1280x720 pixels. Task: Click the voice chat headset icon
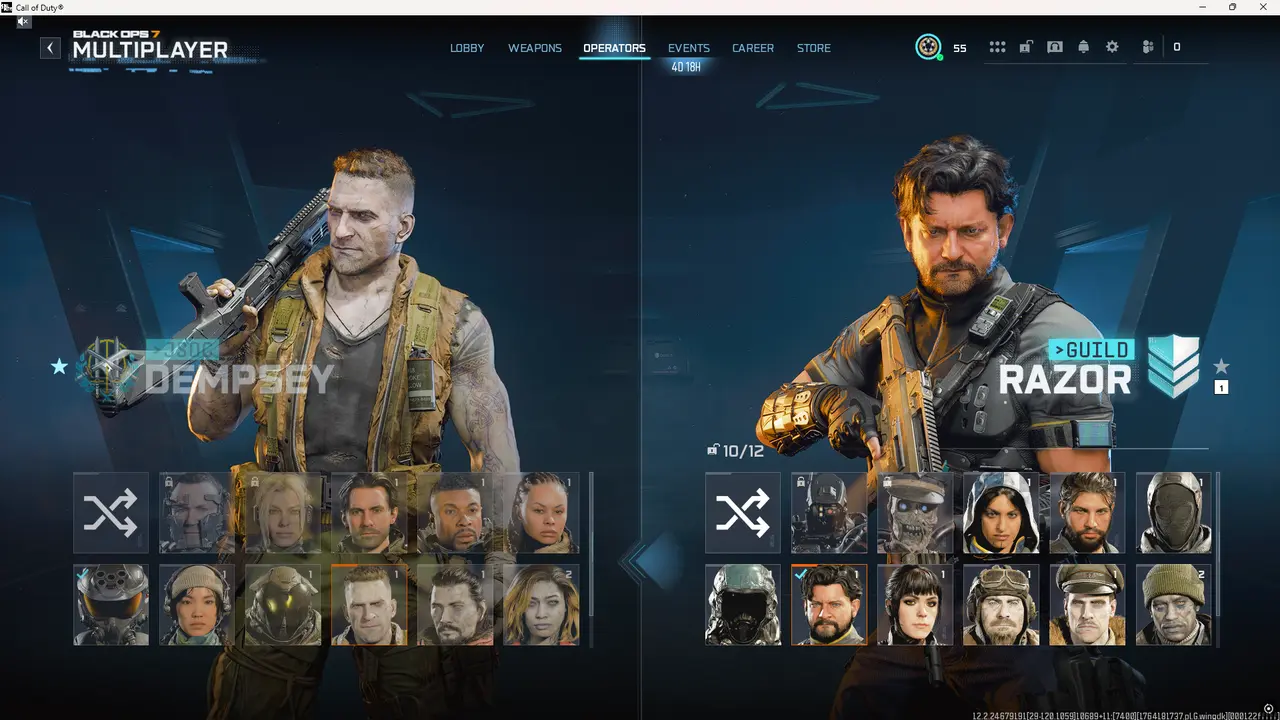pos(1055,46)
